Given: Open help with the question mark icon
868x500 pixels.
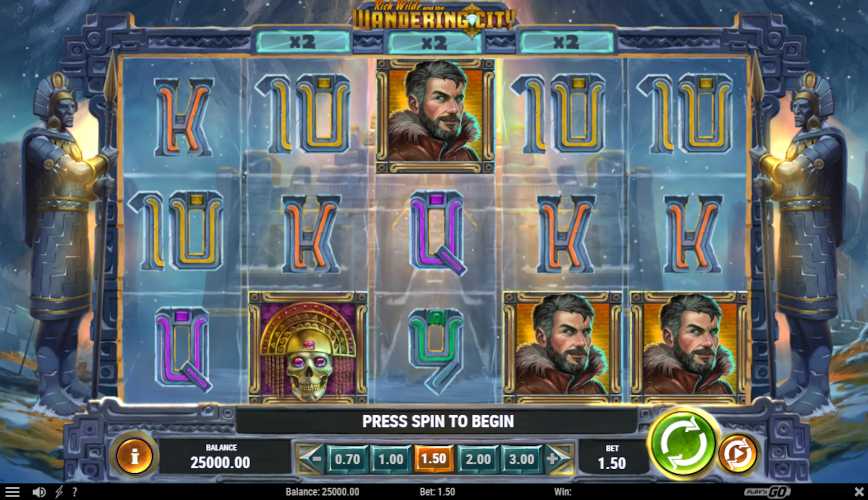Looking at the screenshot, I should pyautogui.click(x=73, y=492).
